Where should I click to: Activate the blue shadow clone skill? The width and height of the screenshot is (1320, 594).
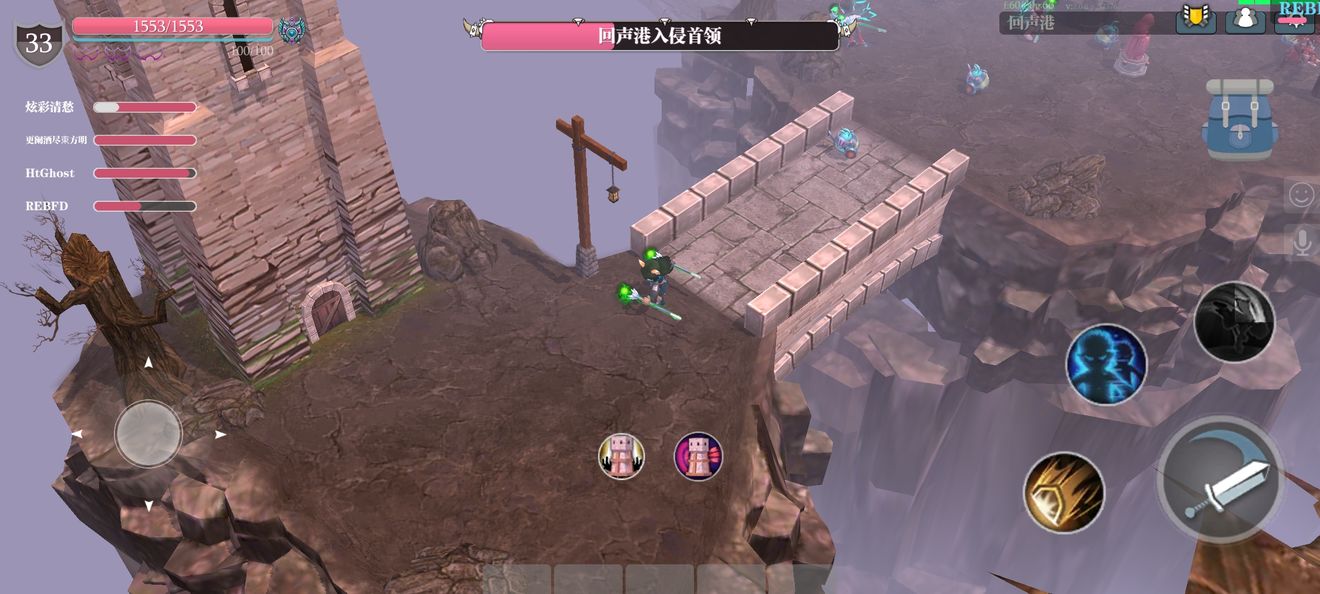coord(1106,364)
